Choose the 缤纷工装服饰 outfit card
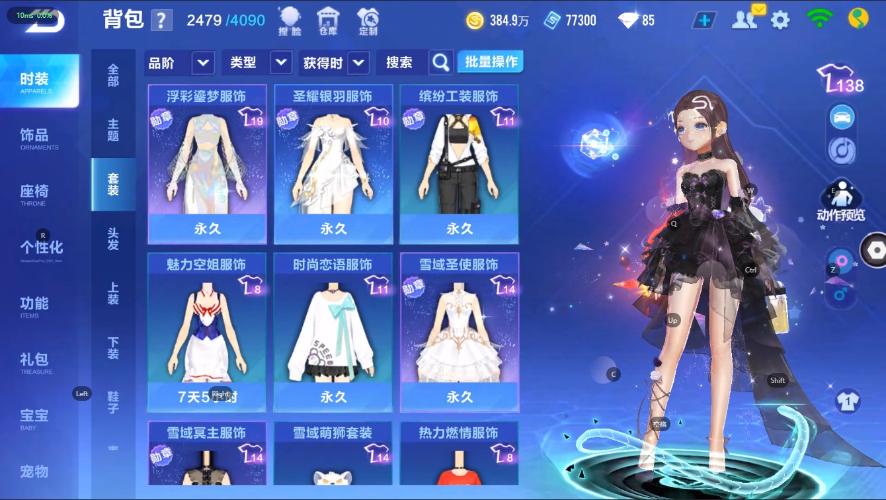This screenshot has width=886, height=500. (459, 165)
